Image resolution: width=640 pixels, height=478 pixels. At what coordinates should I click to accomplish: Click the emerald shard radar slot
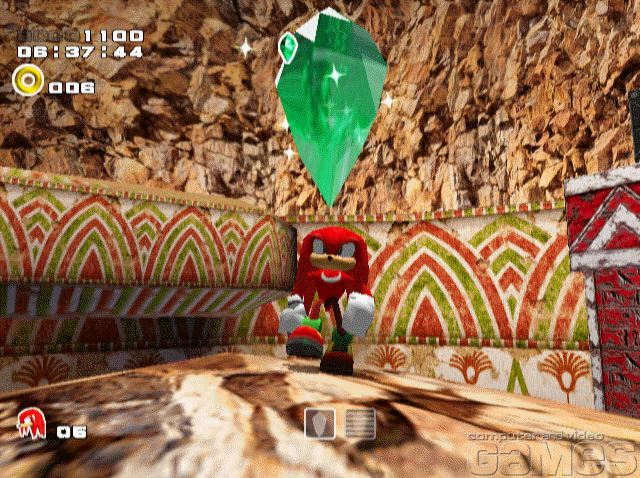coord(319,424)
